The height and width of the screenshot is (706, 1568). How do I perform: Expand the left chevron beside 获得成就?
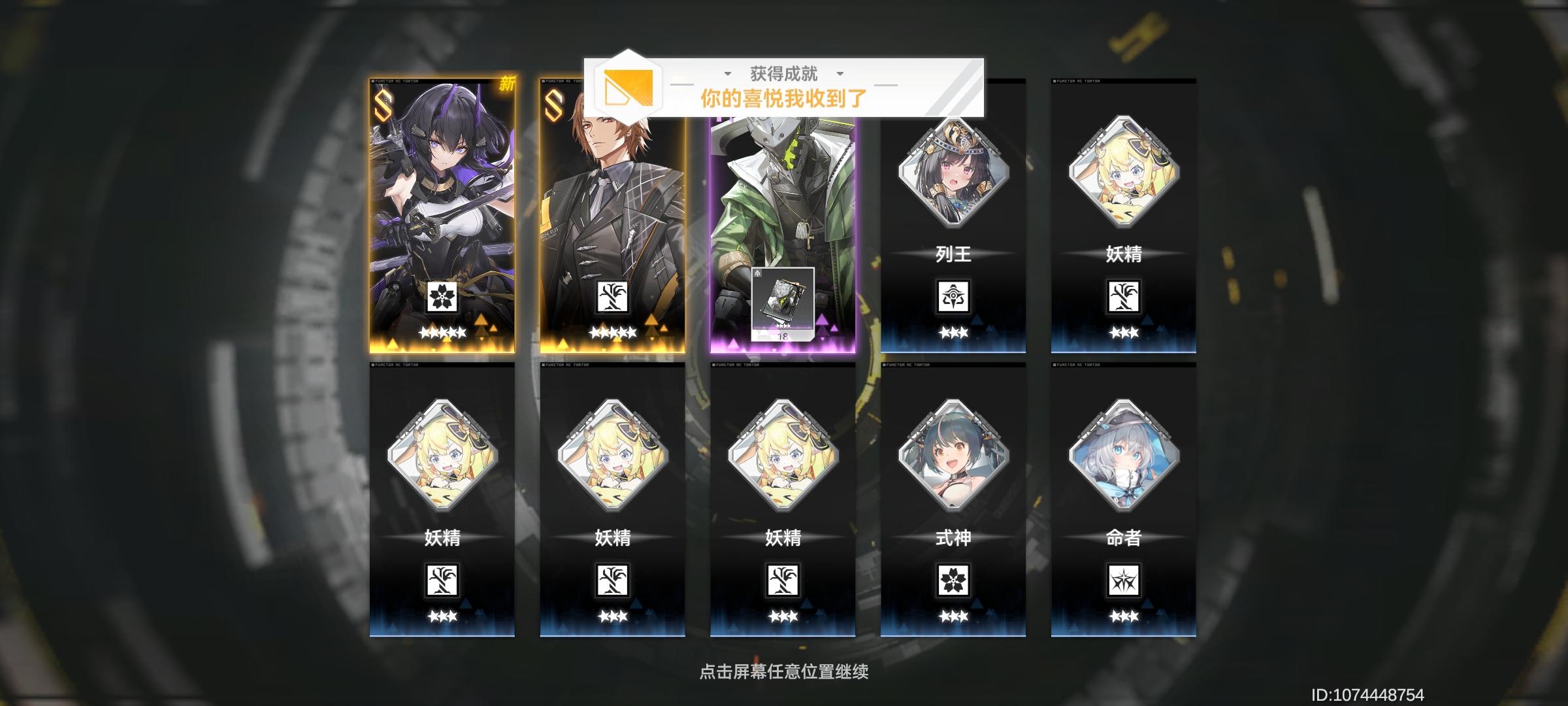[x=727, y=74]
